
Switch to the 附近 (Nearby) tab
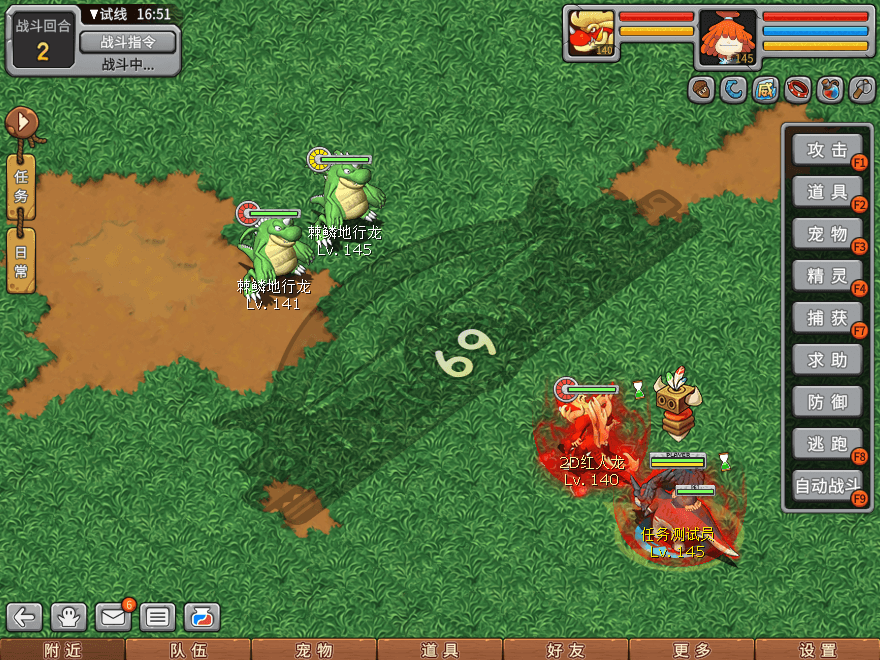63,650
